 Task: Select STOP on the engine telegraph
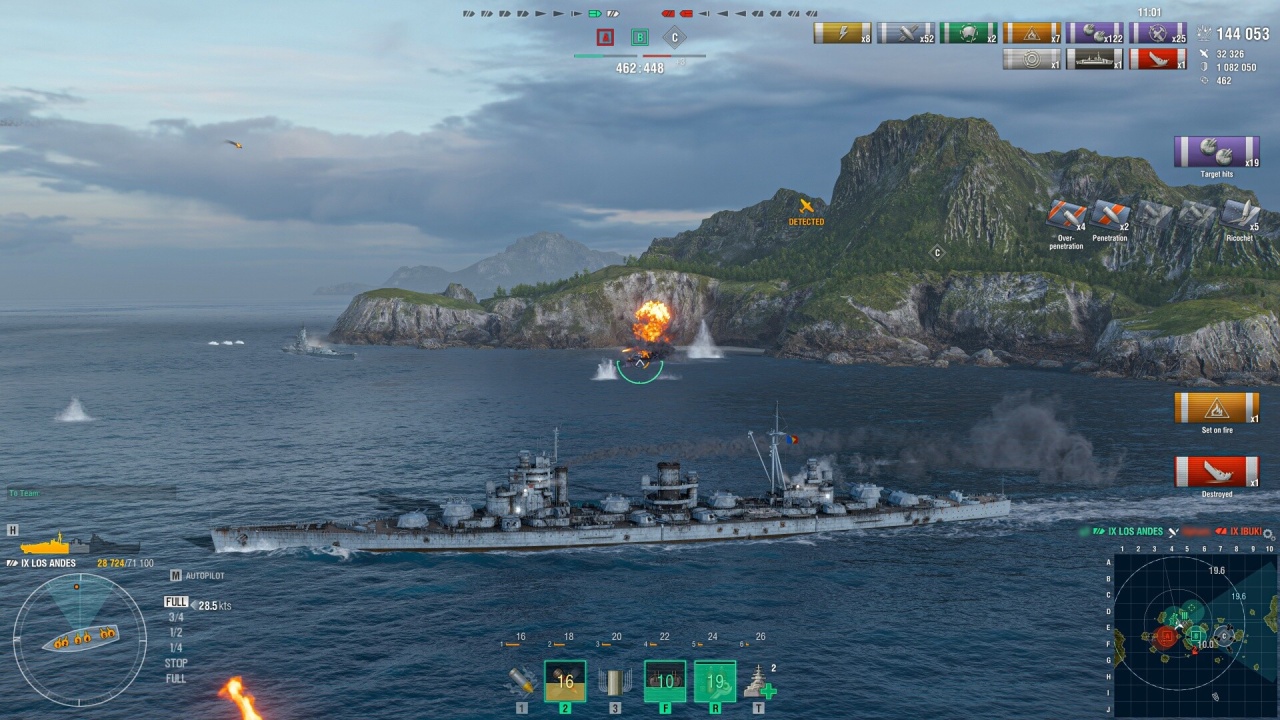176,663
